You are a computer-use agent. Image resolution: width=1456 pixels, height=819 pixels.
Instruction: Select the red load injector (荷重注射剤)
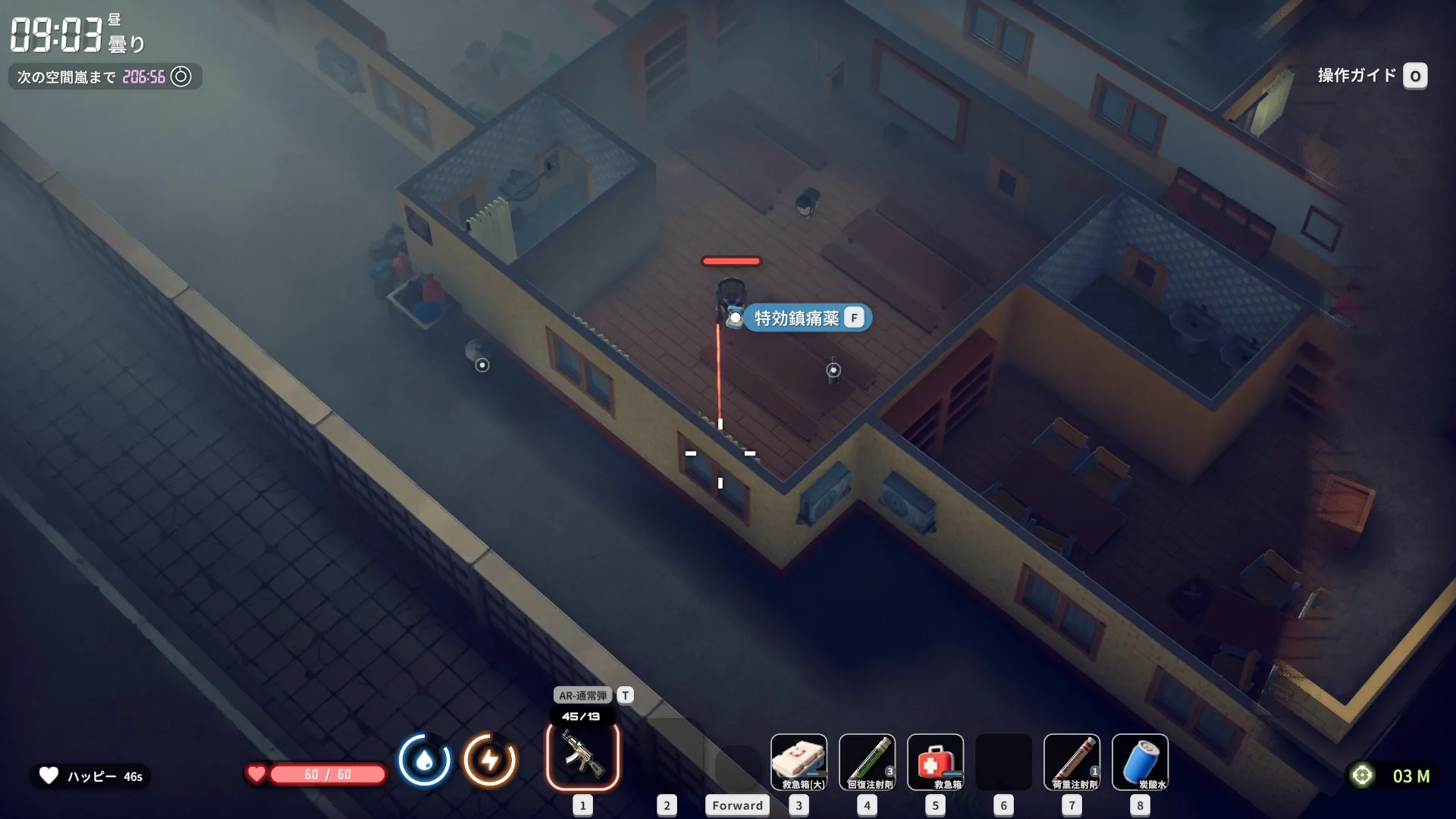coord(1072,761)
